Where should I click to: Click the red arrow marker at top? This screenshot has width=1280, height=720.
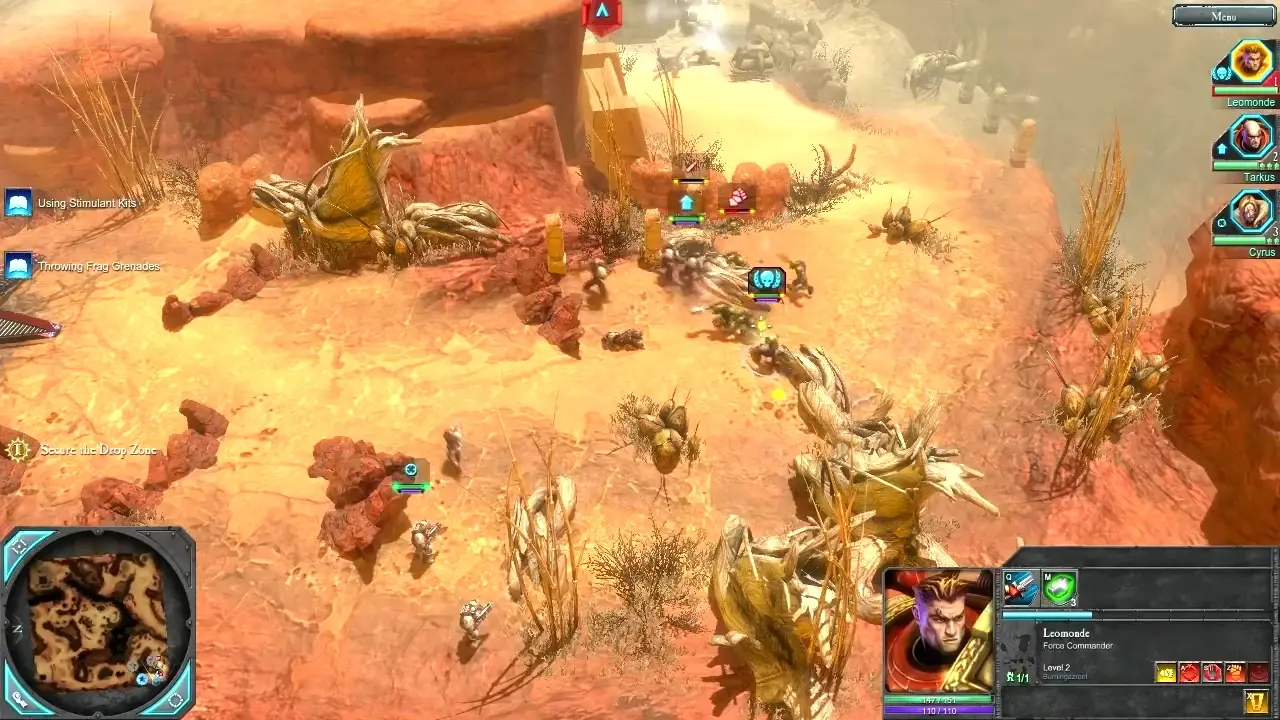tap(602, 14)
